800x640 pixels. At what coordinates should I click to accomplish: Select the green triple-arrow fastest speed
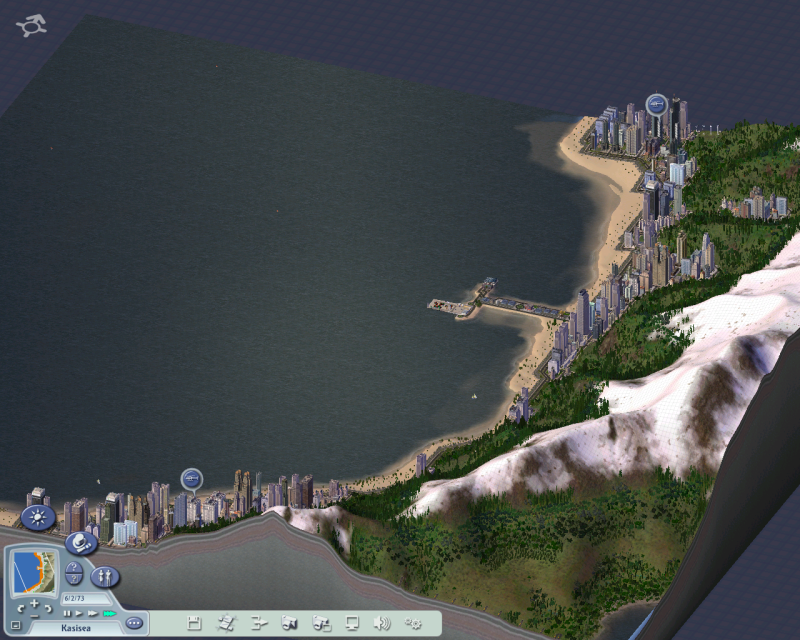point(108,613)
